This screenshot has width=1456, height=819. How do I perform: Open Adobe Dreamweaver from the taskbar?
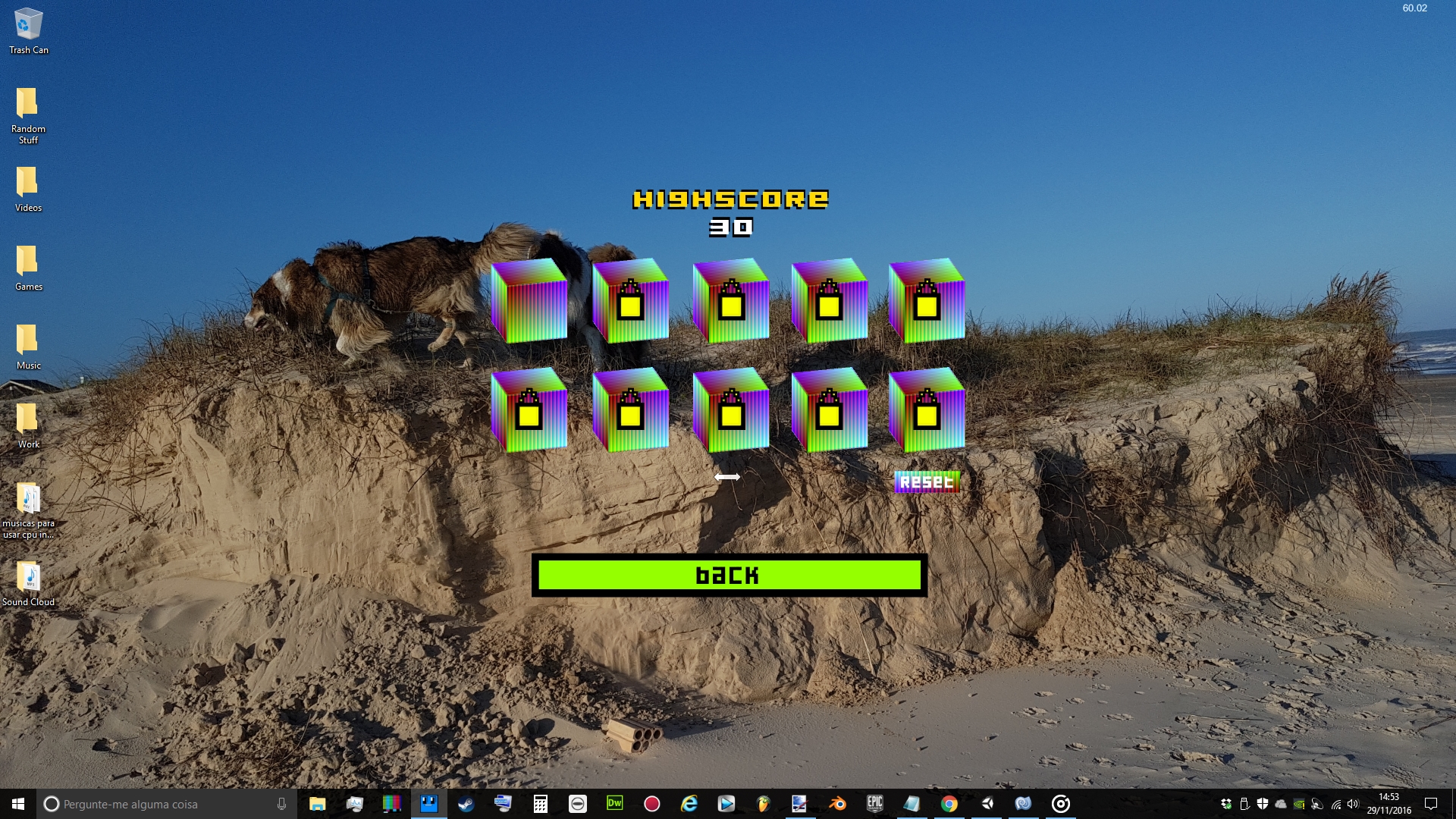614,804
